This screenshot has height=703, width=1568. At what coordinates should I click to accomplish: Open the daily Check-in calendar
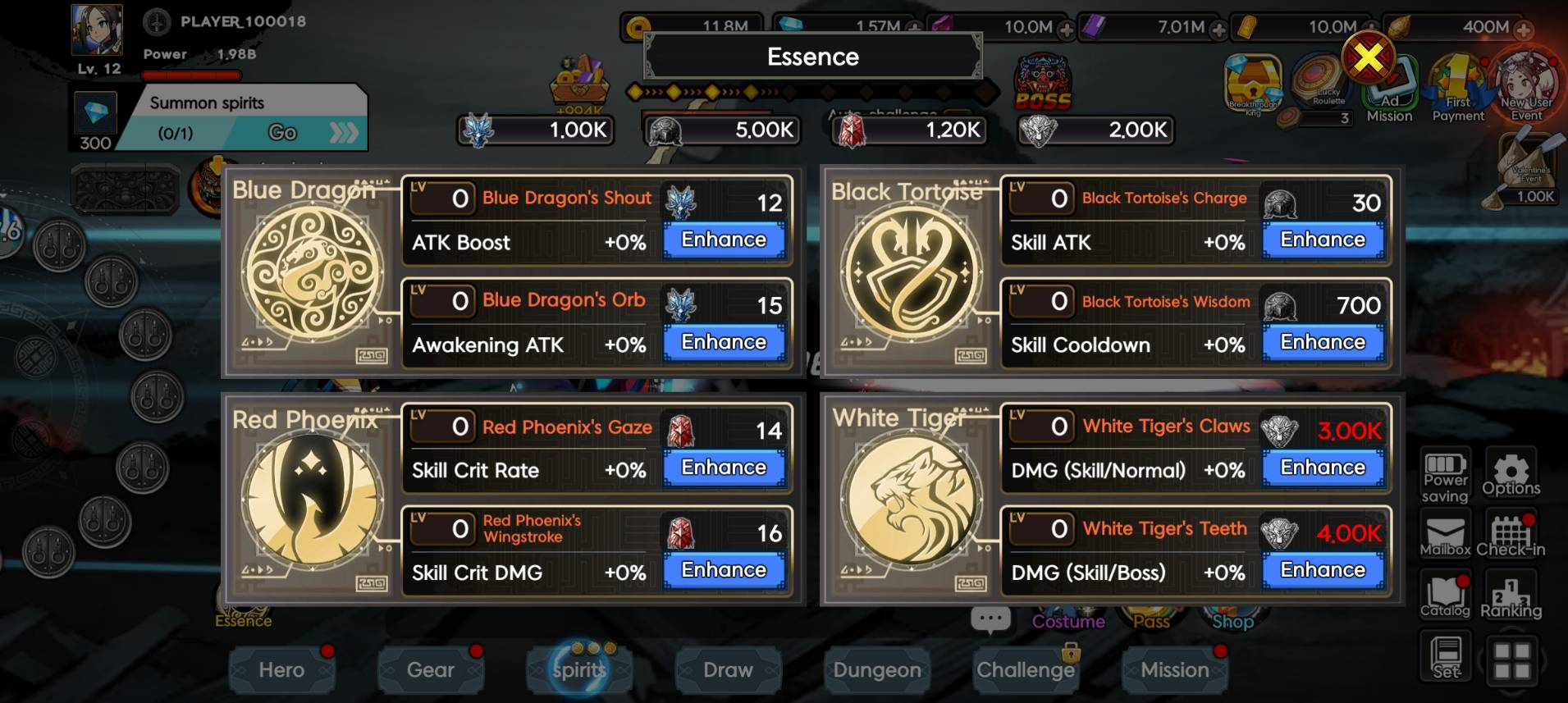point(1511,536)
